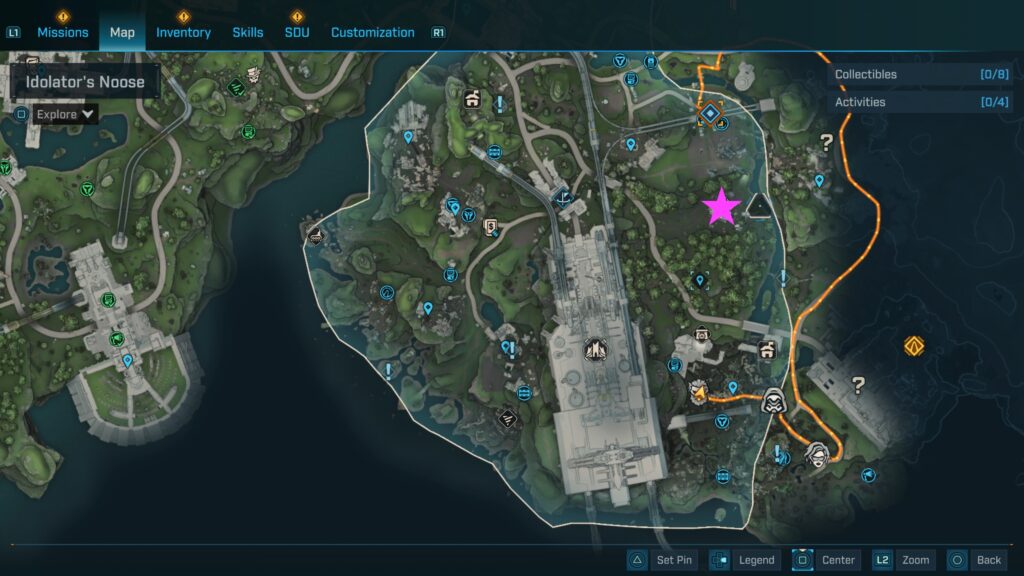Open the Legend panel
1024x576 pixels.
[x=743, y=560]
